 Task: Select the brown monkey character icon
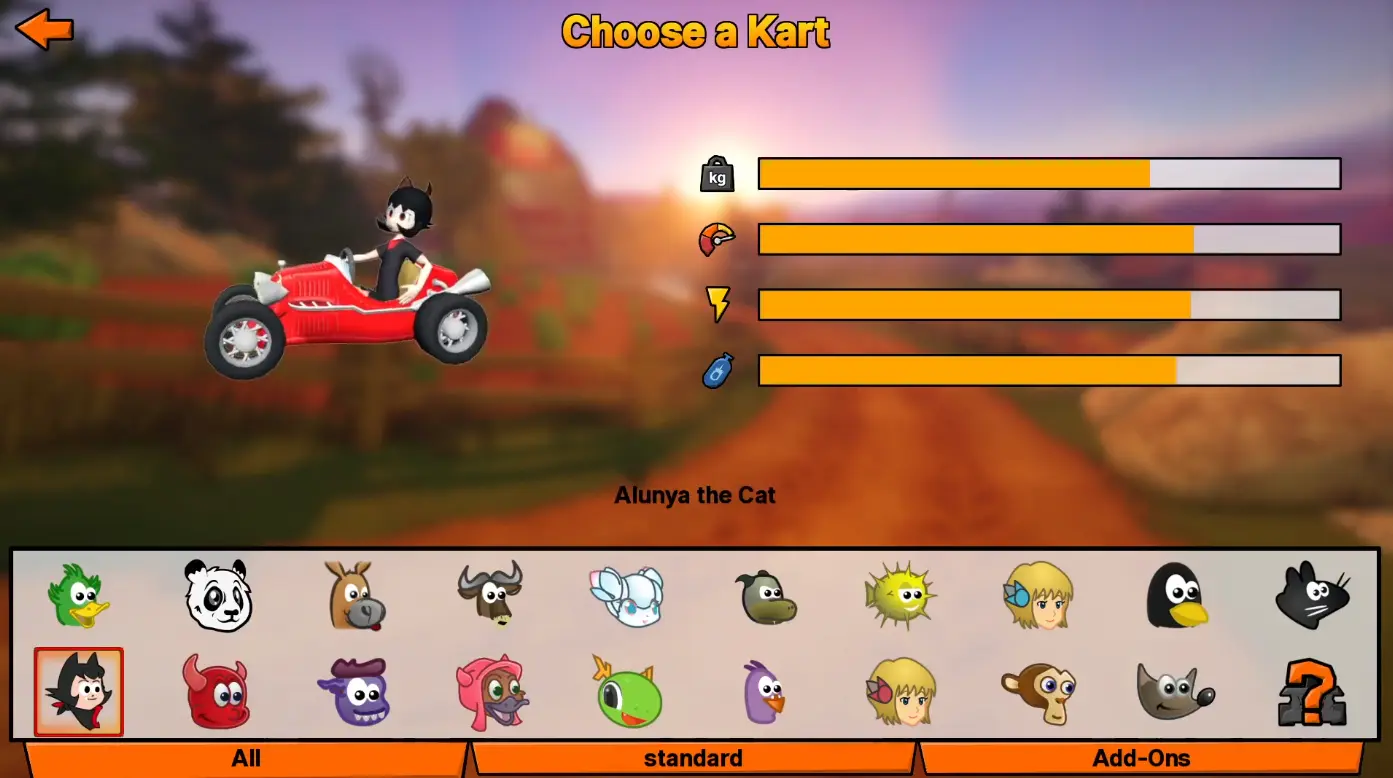click(1038, 691)
